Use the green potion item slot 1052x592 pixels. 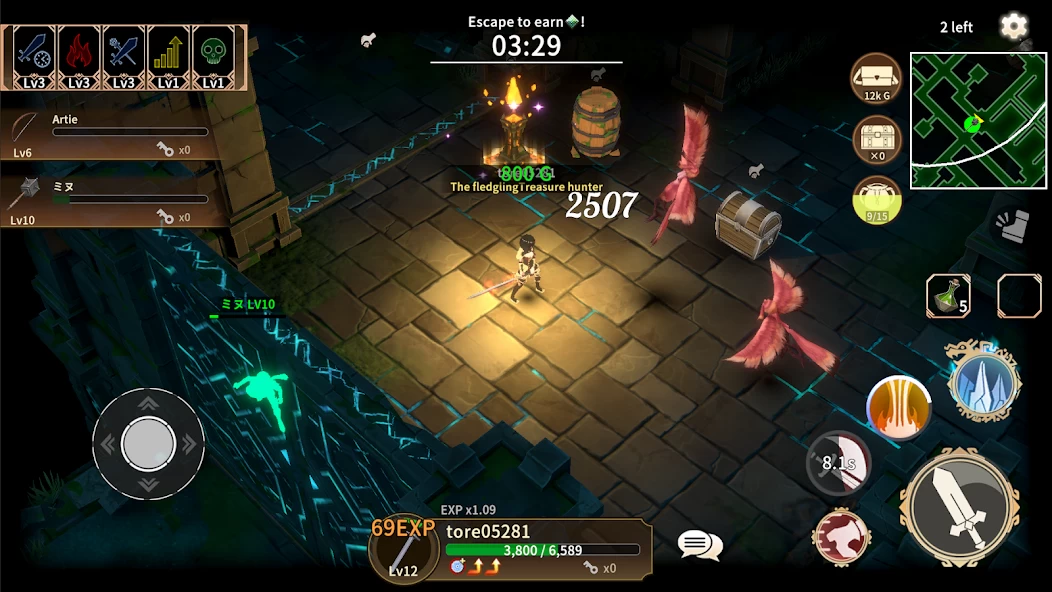point(948,296)
